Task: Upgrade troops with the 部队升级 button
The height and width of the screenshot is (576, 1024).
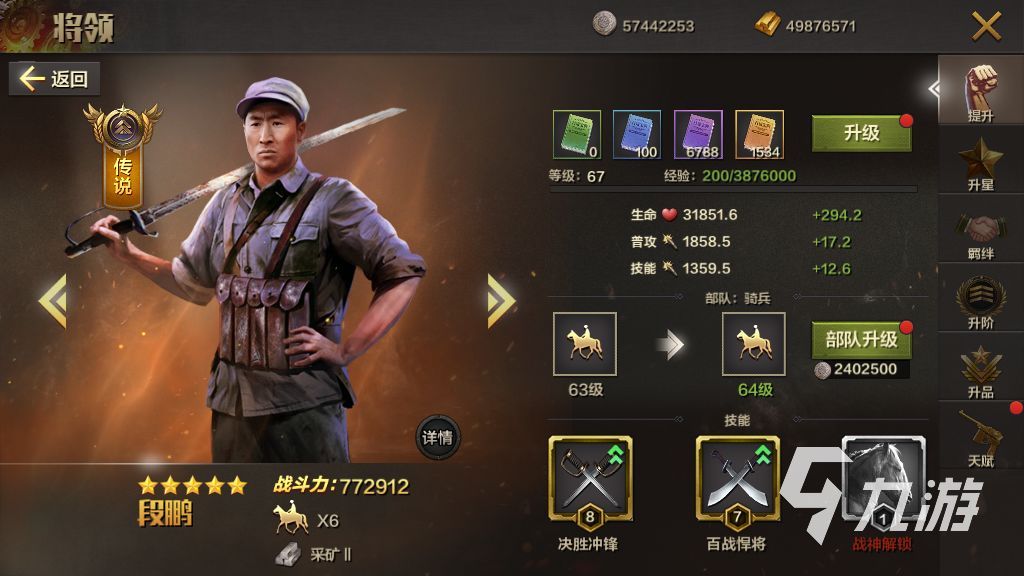Action: point(861,340)
